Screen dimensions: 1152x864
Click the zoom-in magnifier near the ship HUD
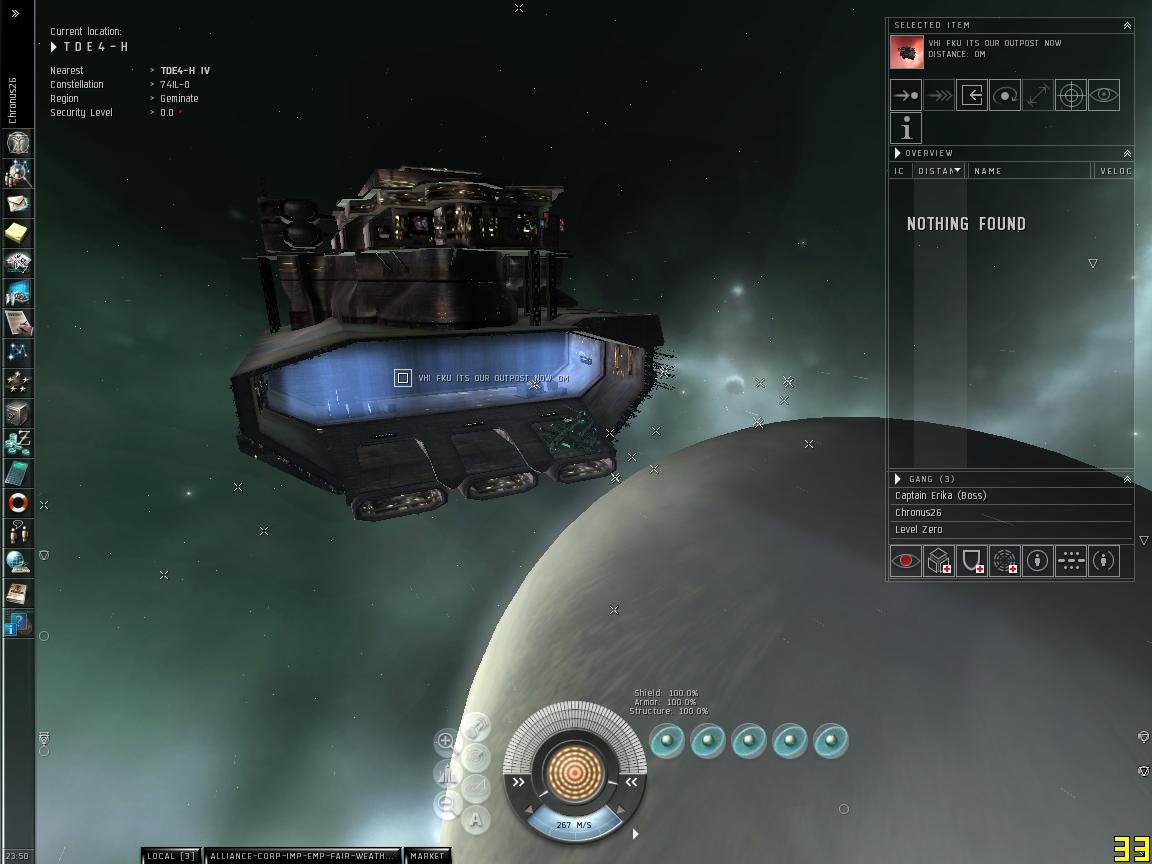click(446, 742)
